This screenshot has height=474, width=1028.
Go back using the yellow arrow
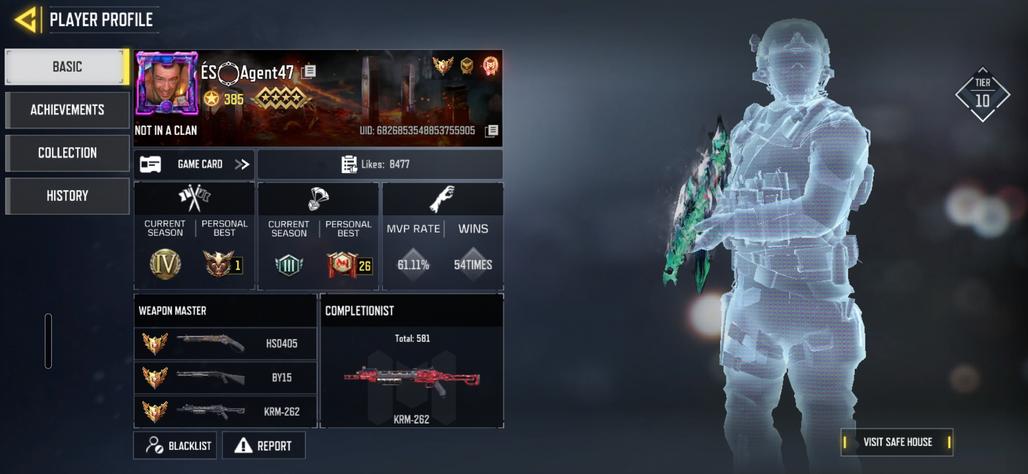click(x=26, y=19)
